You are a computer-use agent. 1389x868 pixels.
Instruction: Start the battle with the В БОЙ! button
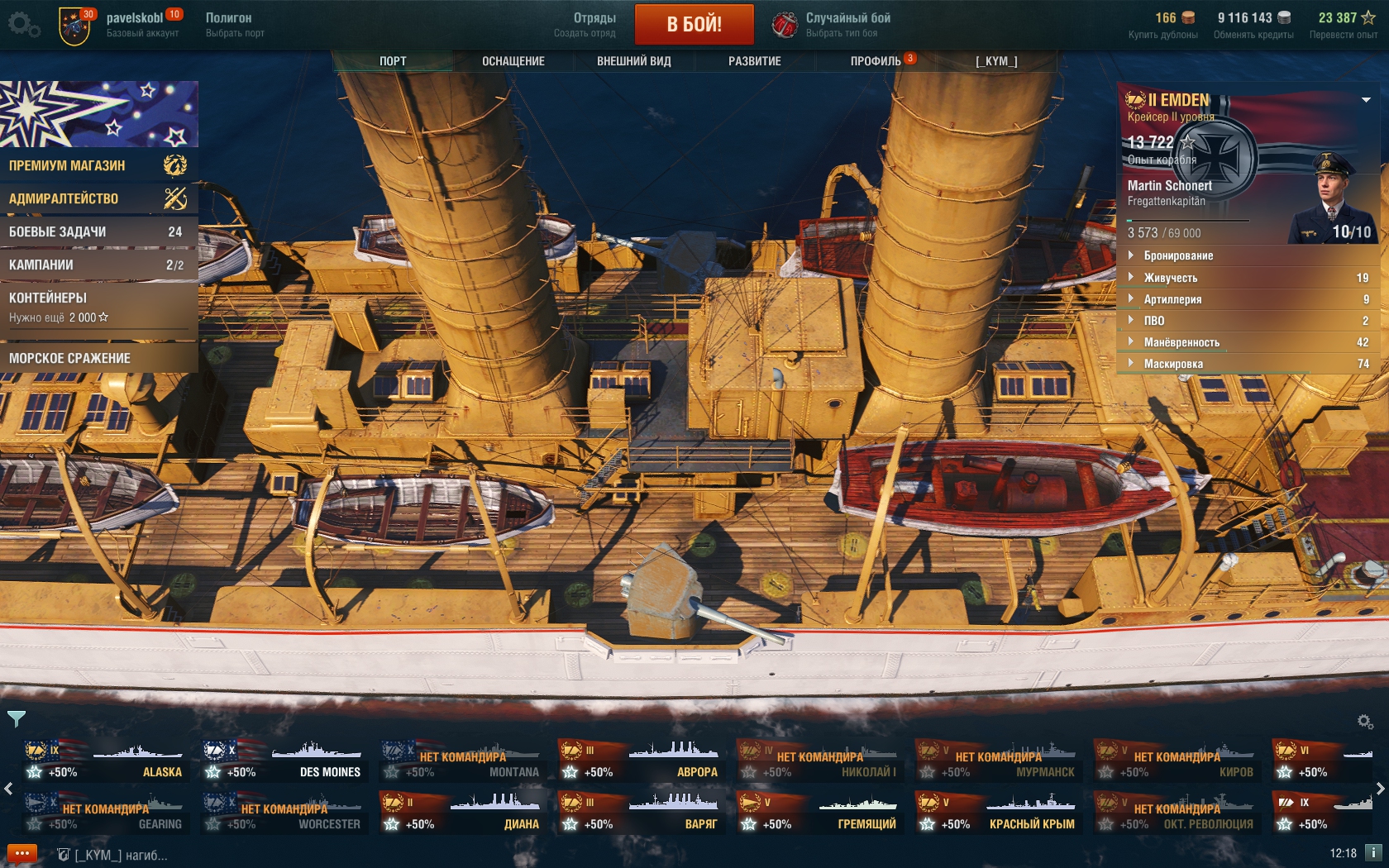pyautogui.click(x=694, y=24)
